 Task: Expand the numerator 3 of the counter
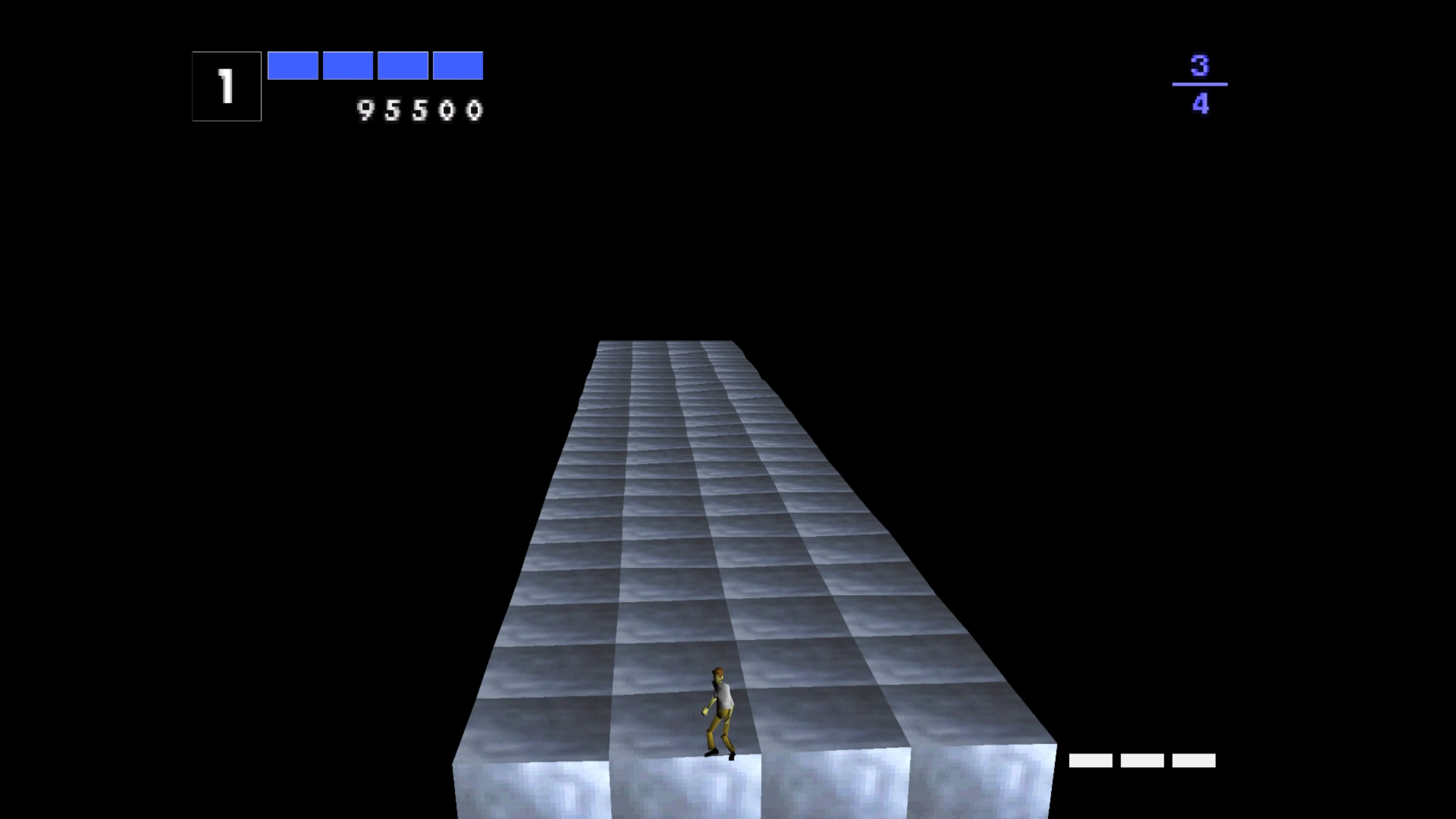pyautogui.click(x=1200, y=64)
